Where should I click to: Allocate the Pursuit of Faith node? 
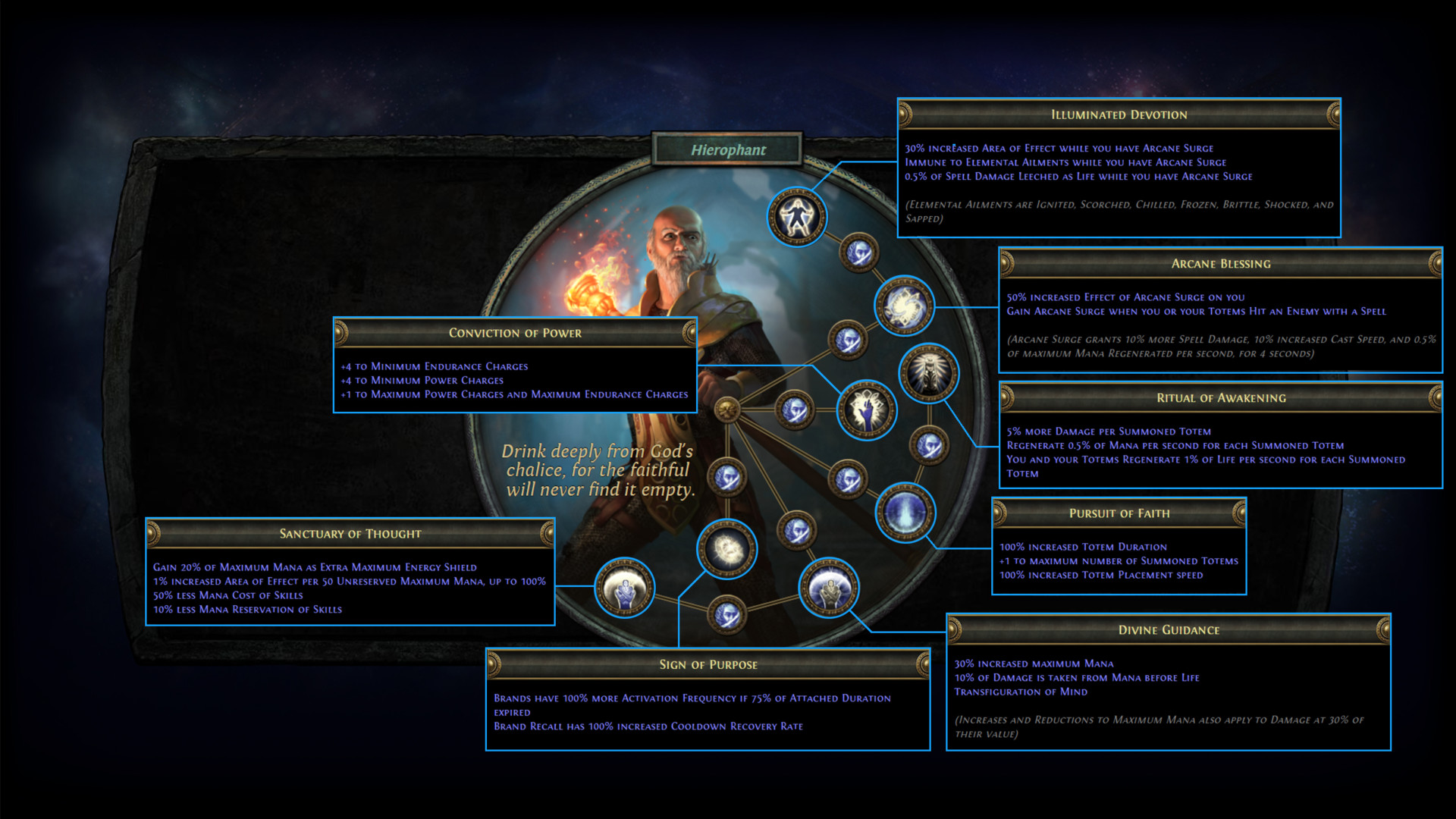pos(905,512)
